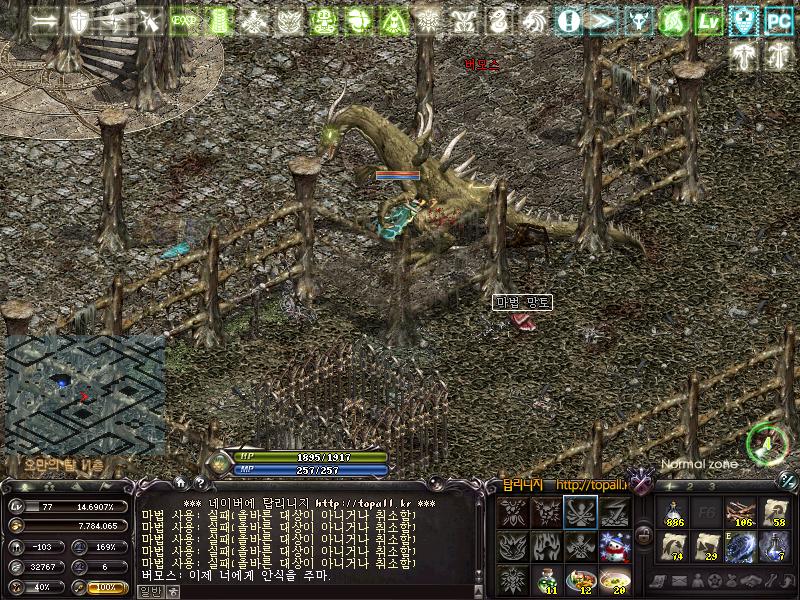This screenshot has height=600, width=800.
Task: Switch to hotbar page 3 tab
Action: 712,486
